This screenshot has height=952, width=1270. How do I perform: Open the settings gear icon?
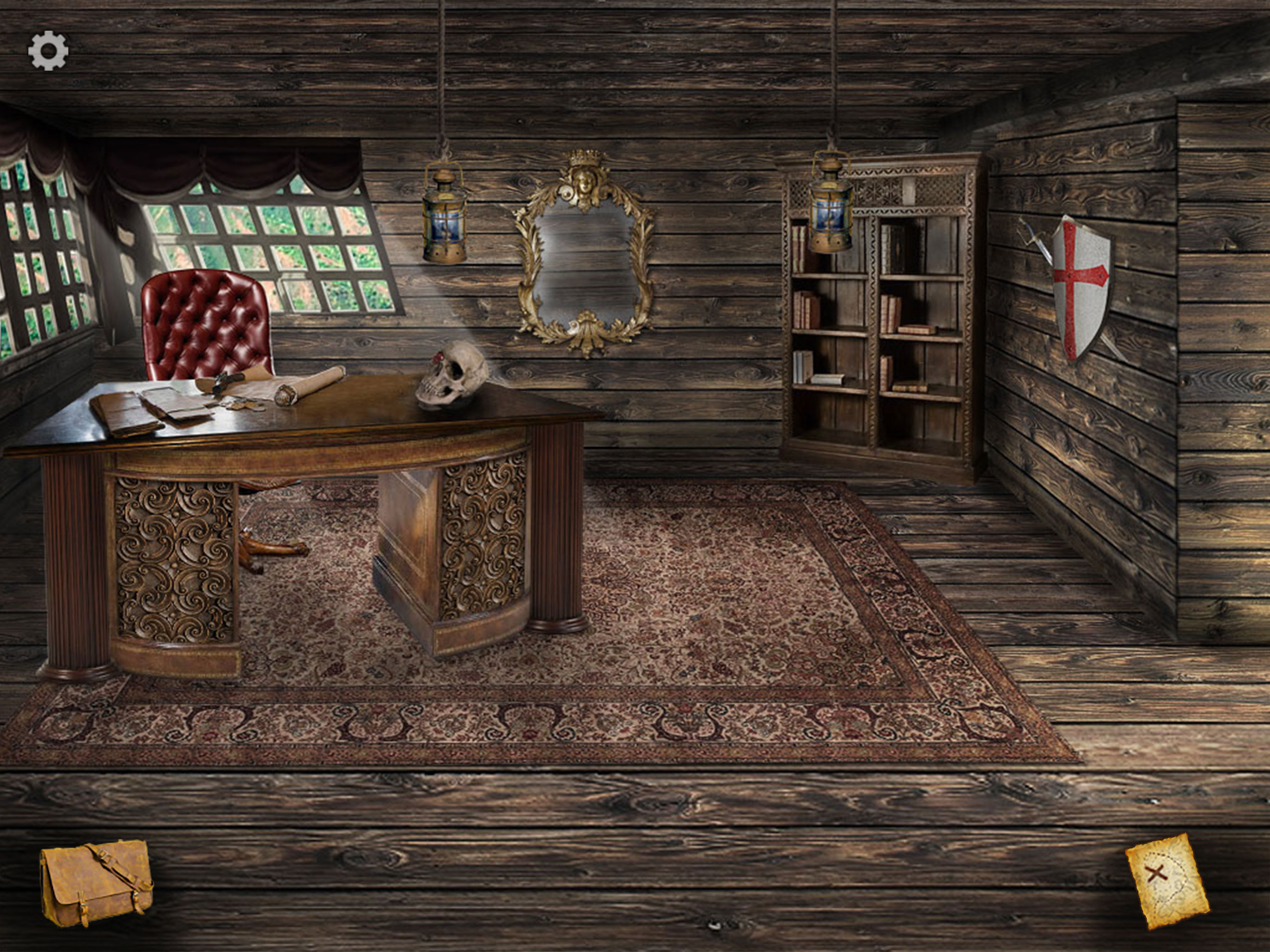(48, 51)
